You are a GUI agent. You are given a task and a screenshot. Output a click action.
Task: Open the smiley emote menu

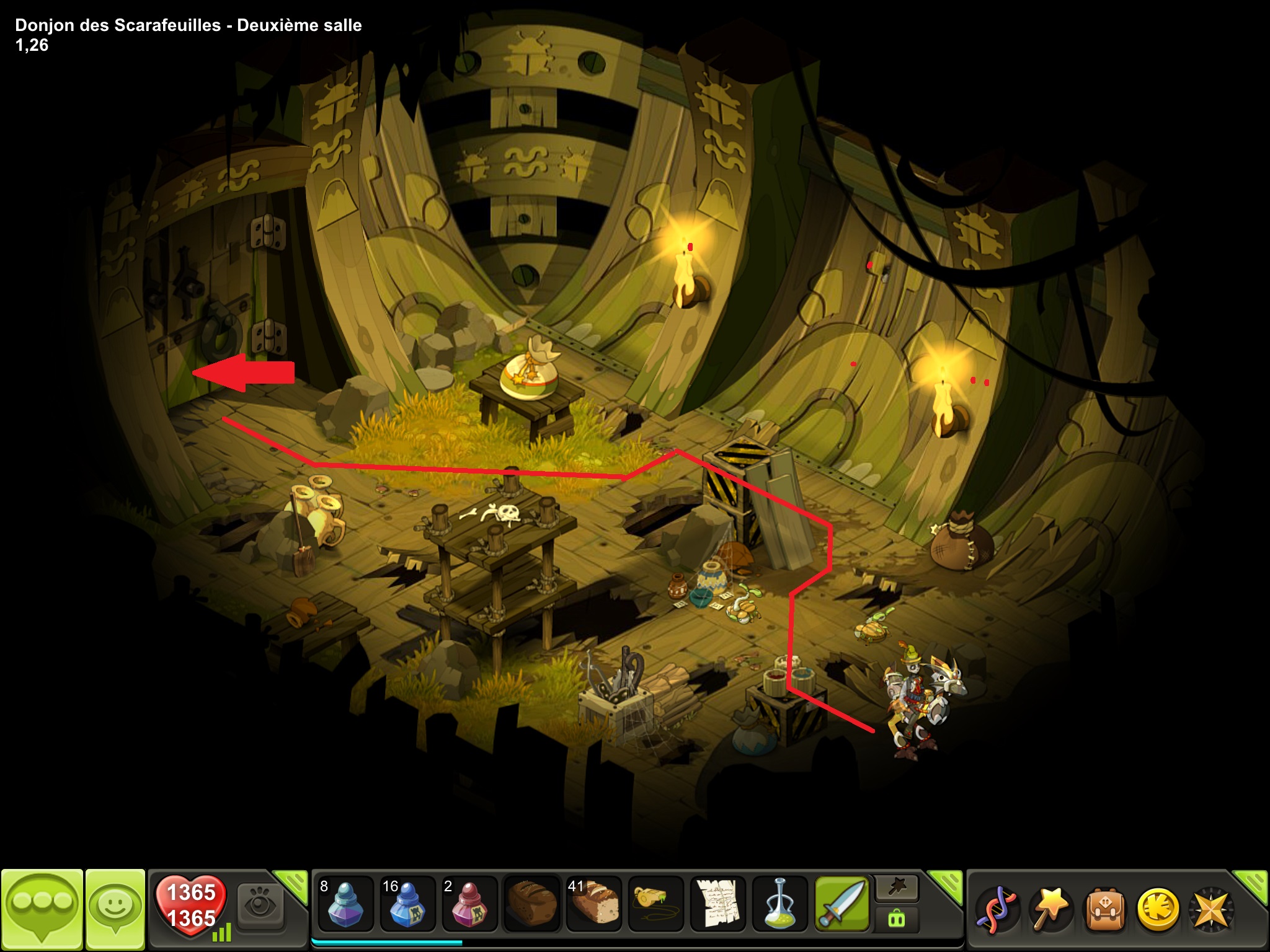[115, 909]
